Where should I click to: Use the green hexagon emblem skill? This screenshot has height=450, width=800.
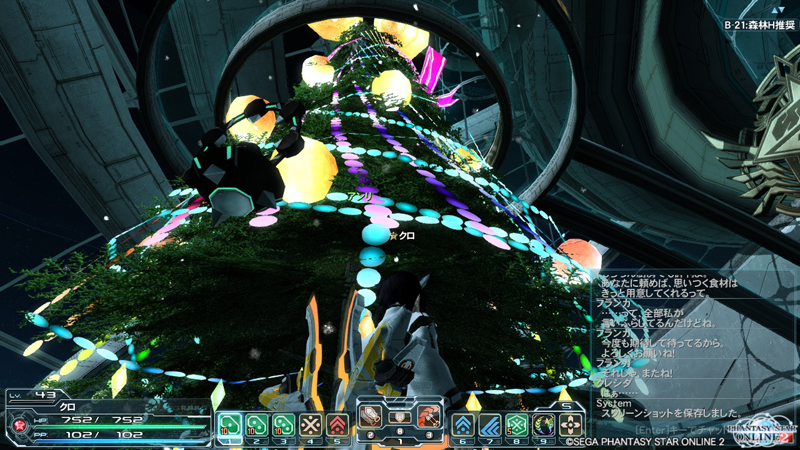point(516,425)
